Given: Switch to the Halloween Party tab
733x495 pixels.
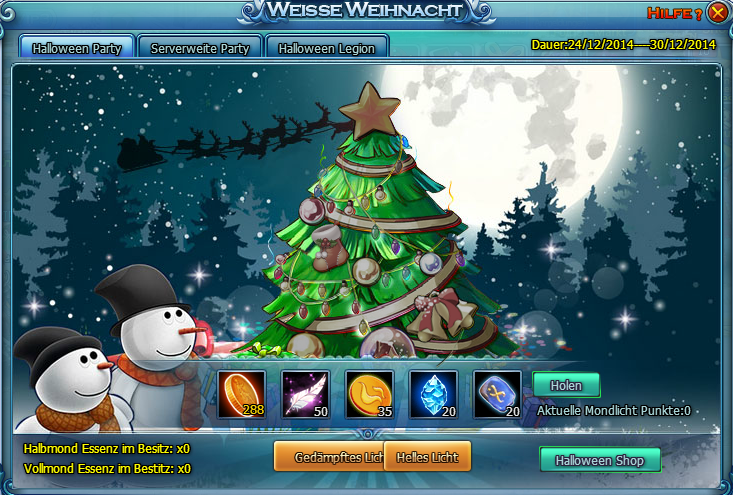Looking at the screenshot, I should pyautogui.click(x=77, y=48).
